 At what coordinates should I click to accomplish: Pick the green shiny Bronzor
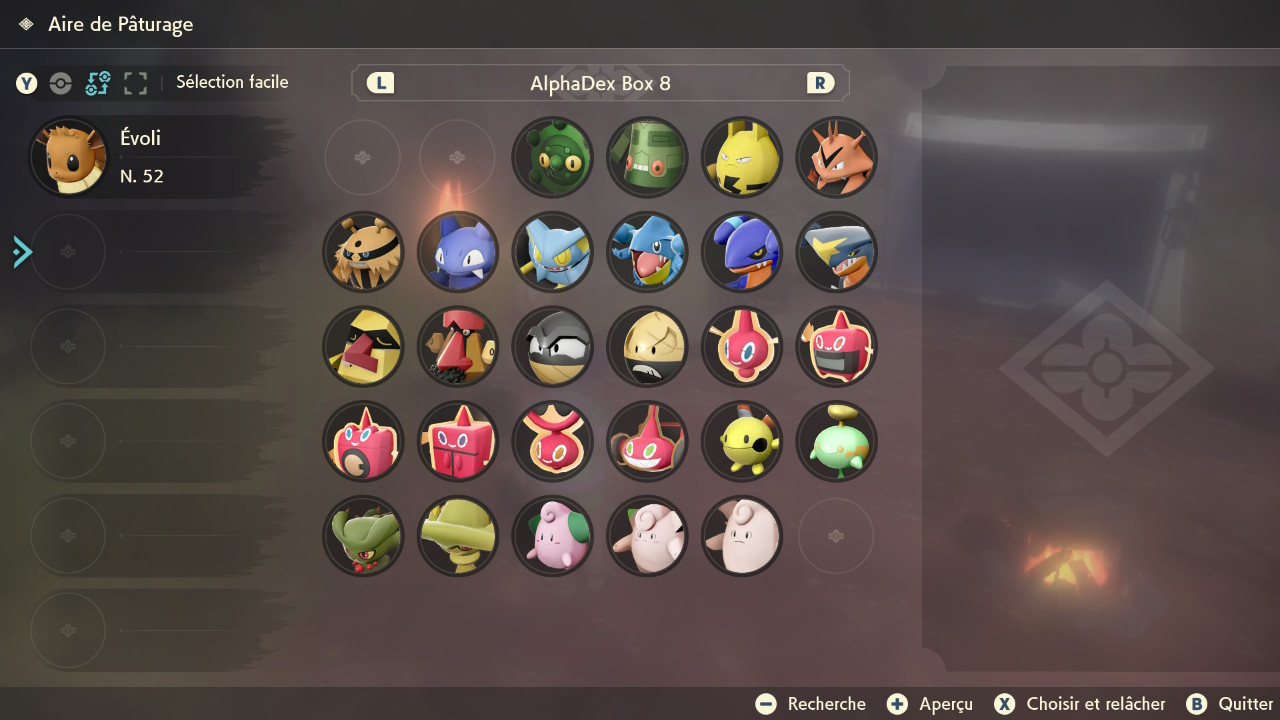552,158
